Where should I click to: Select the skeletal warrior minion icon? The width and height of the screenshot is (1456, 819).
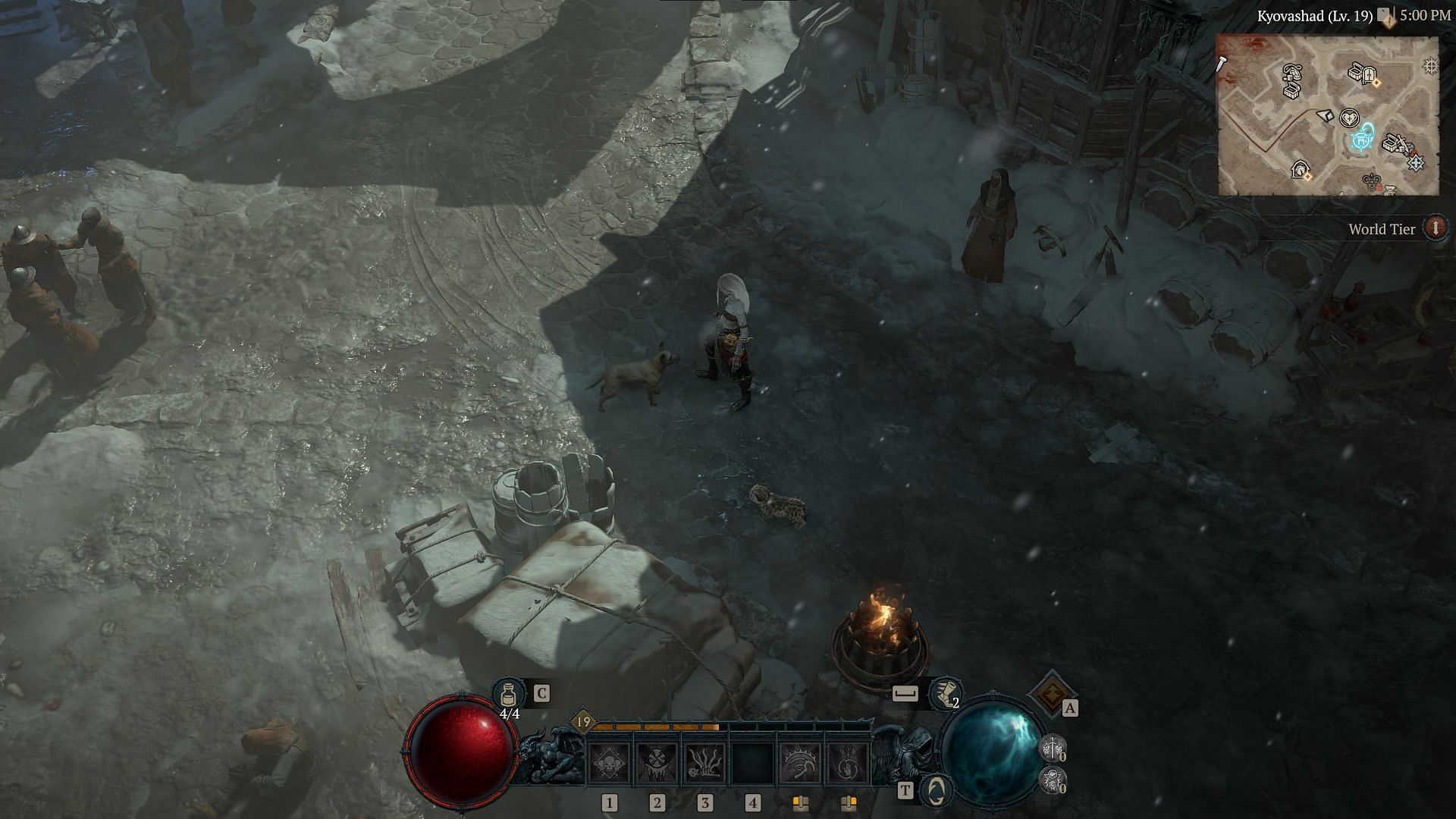1053,749
